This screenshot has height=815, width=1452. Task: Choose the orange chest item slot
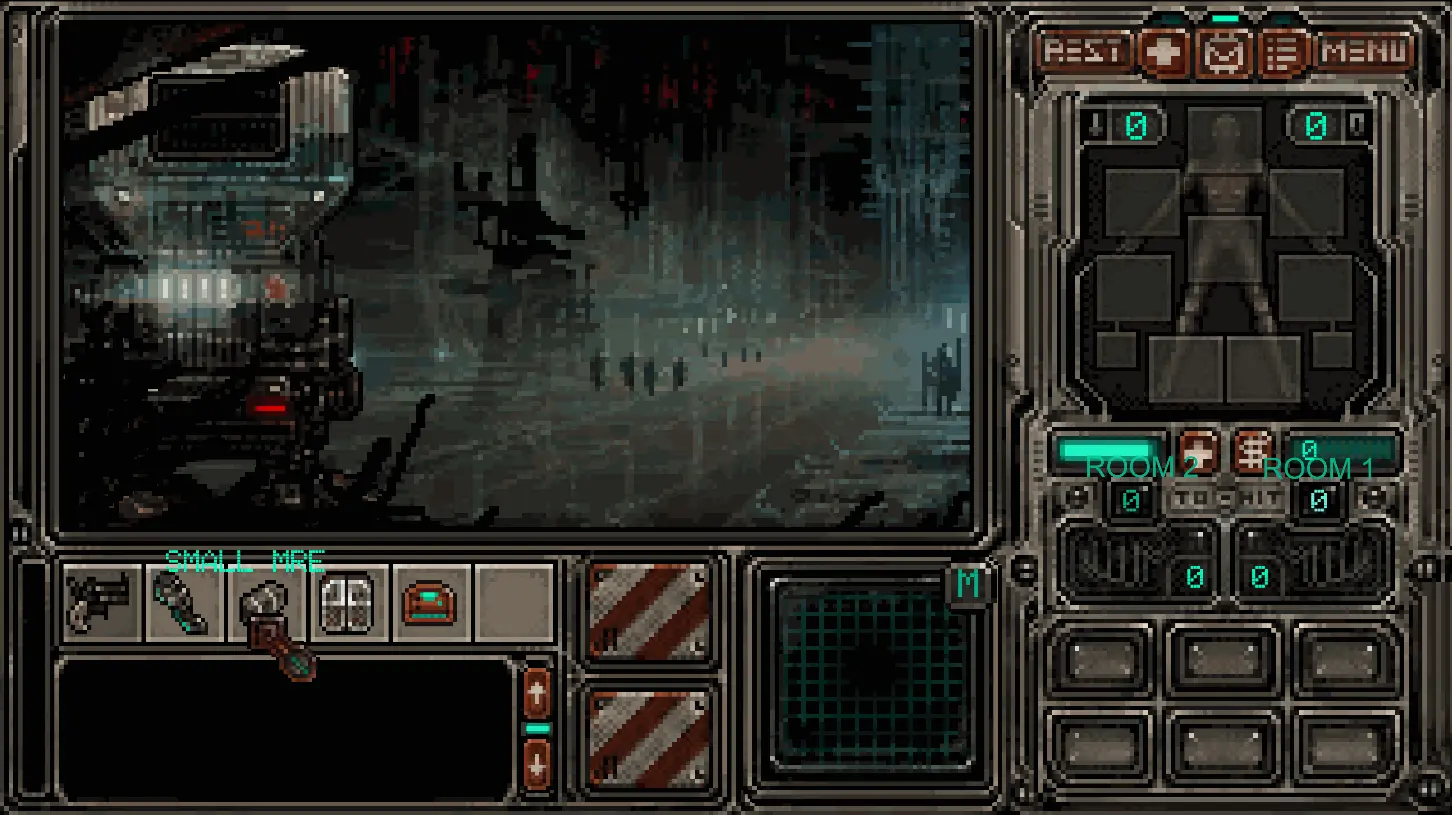click(431, 602)
